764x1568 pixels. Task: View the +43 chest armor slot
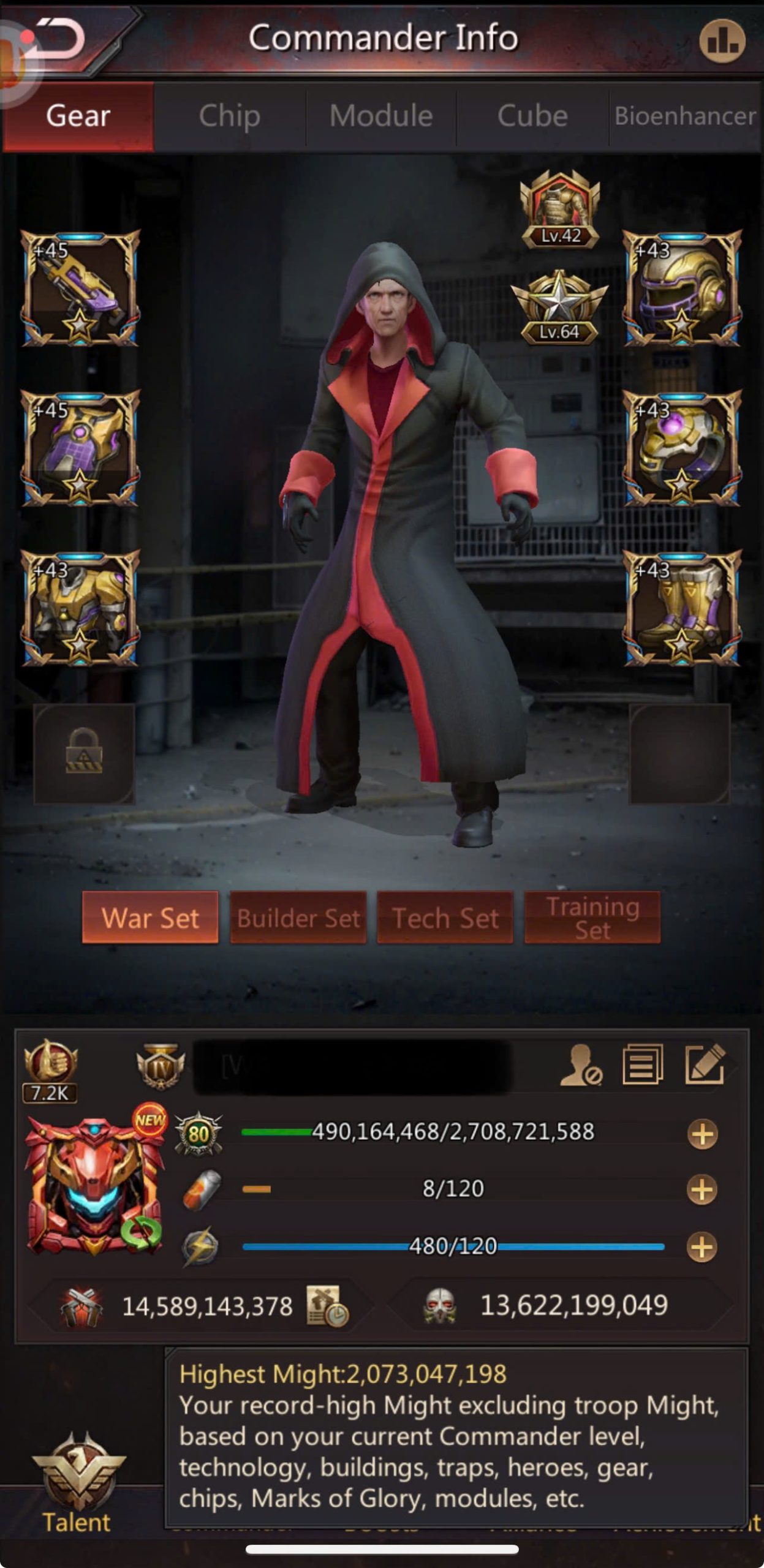click(x=80, y=608)
